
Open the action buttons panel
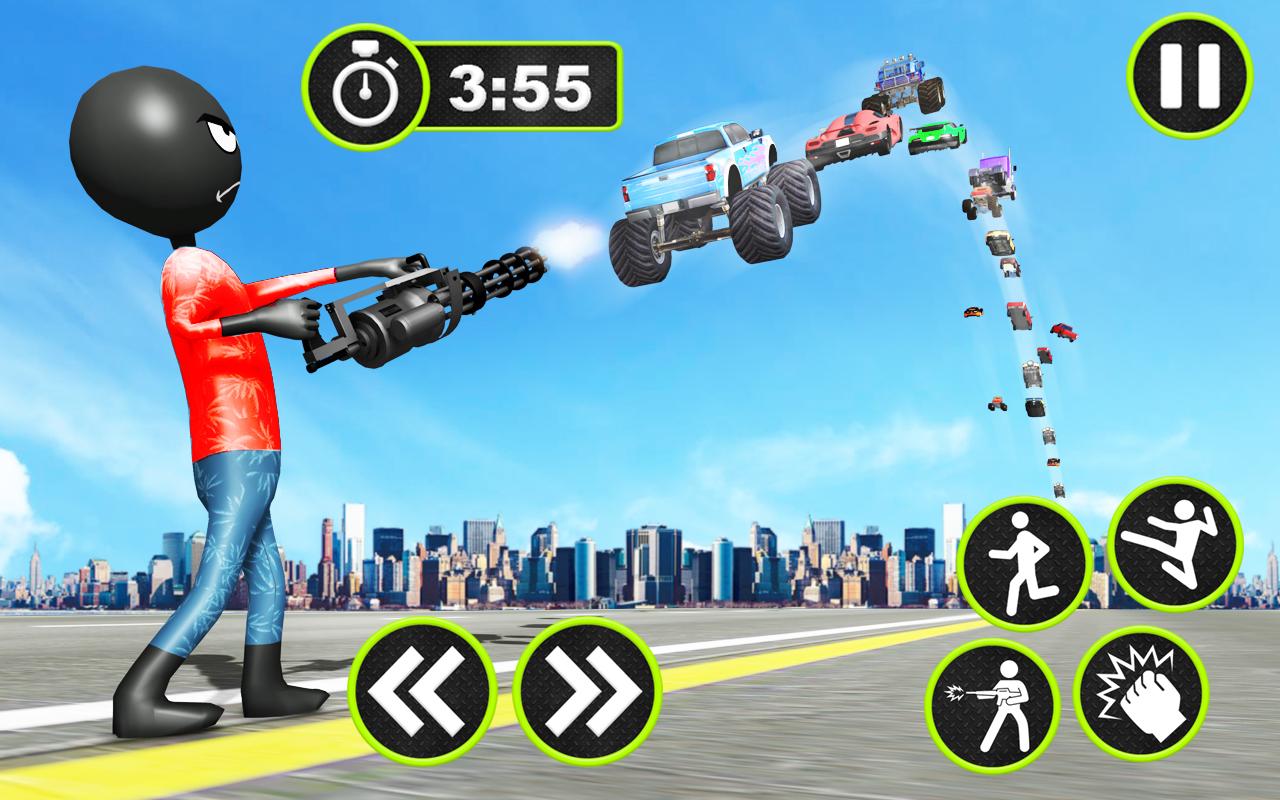(x=1090, y=625)
